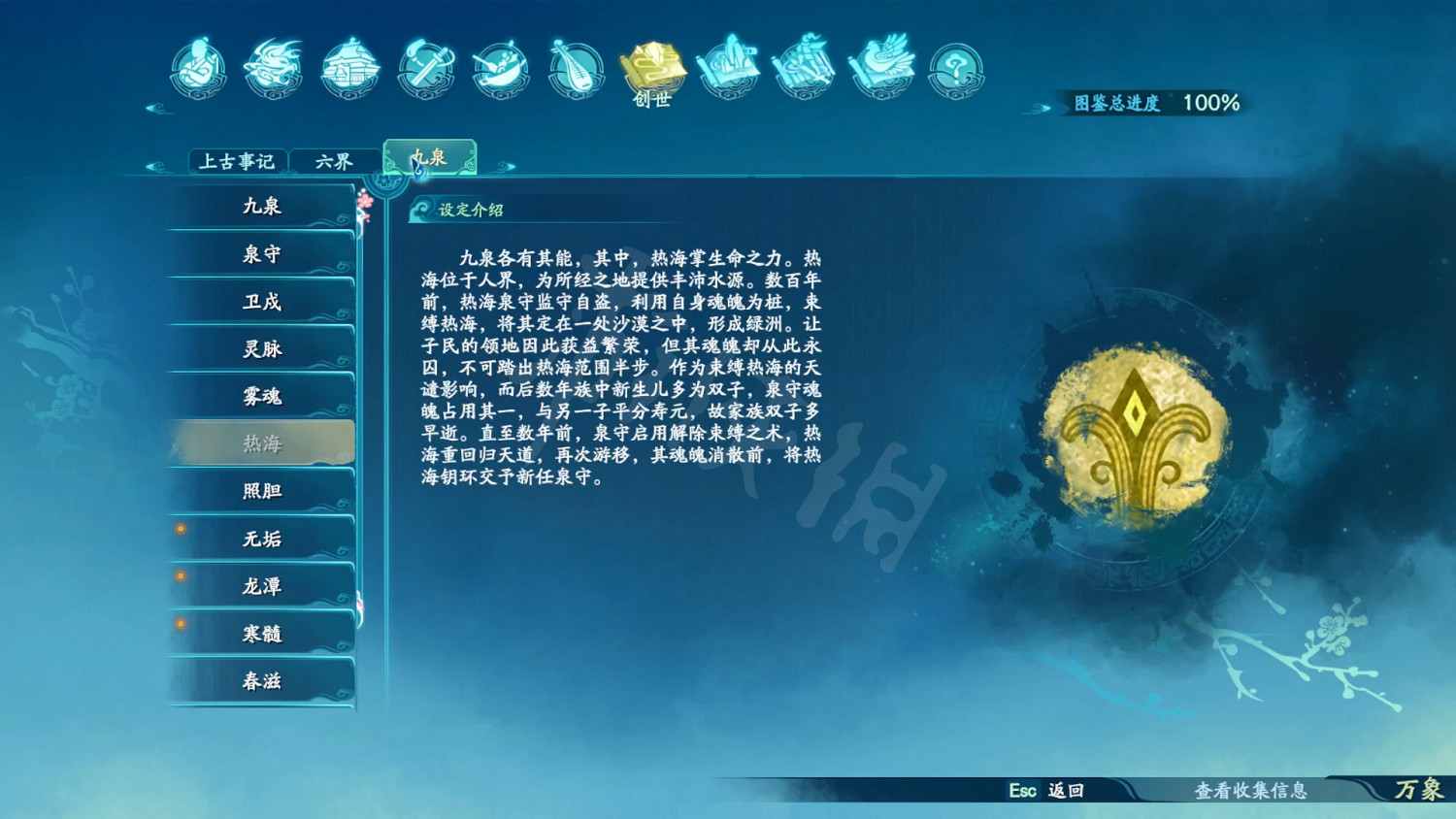
Task: Open the 六界 tab
Action: click(x=335, y=160)
